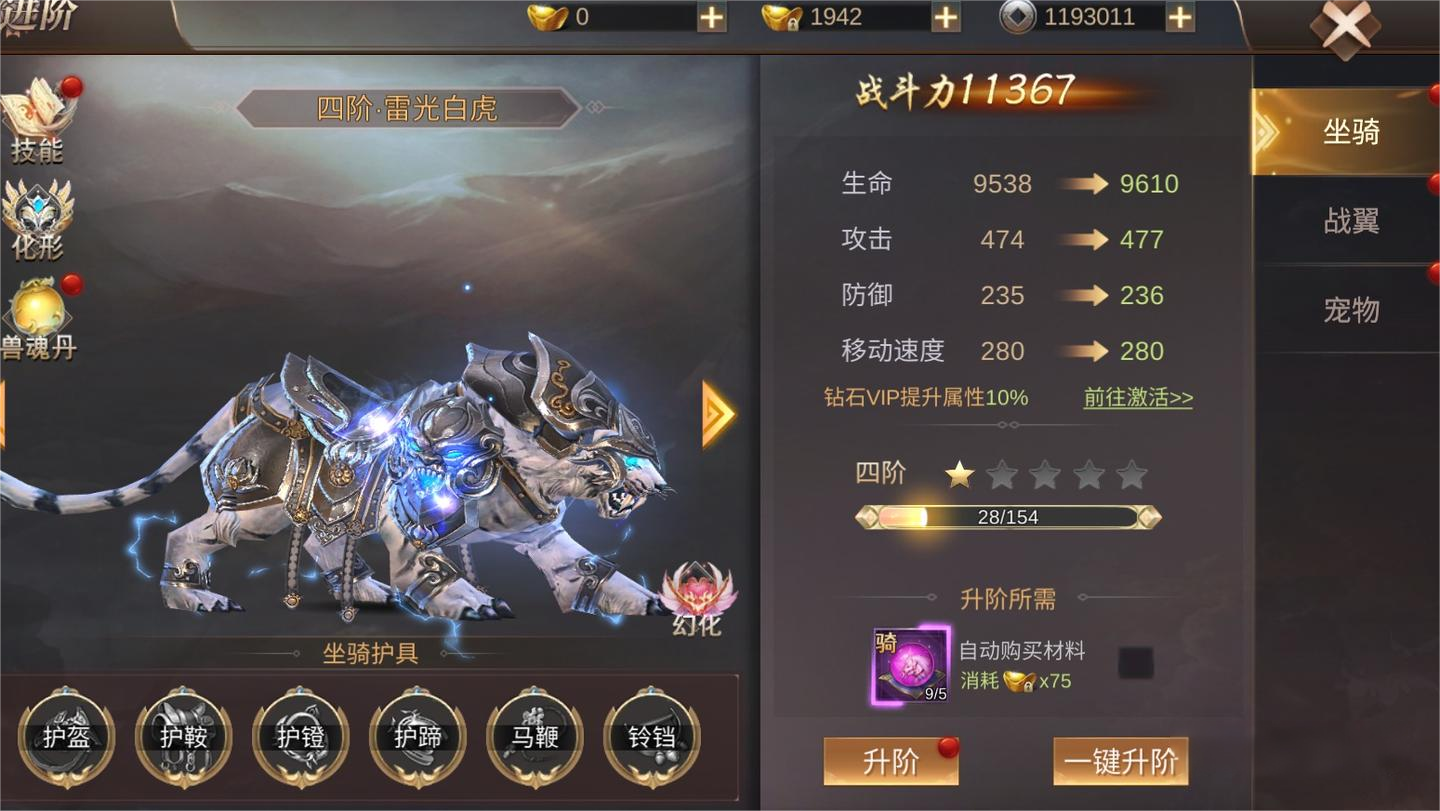Tap the 幻化 lotus icon
1440x811 pixels.
click(x=698, y=598)
